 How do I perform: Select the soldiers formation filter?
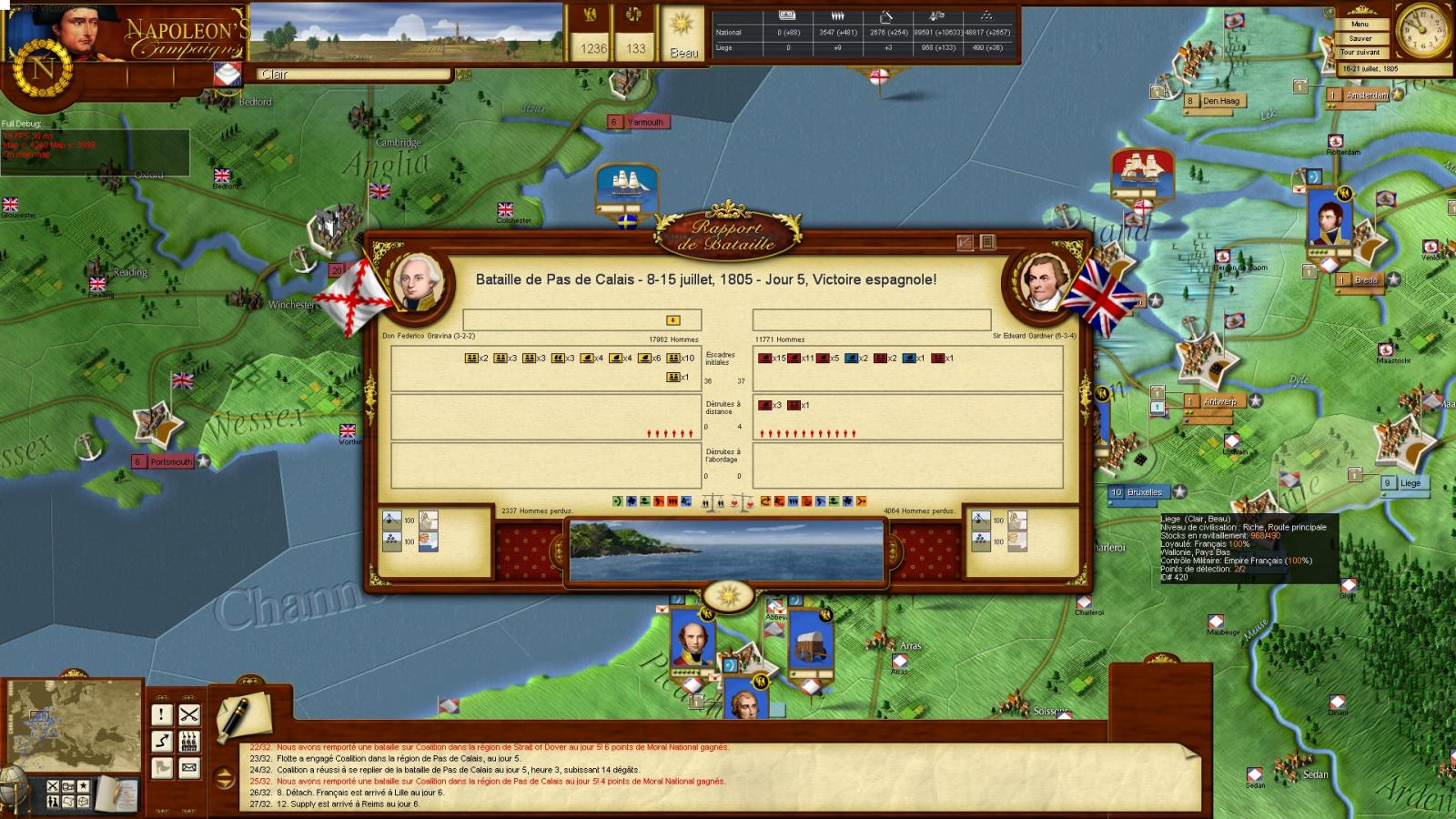point(188,742)
